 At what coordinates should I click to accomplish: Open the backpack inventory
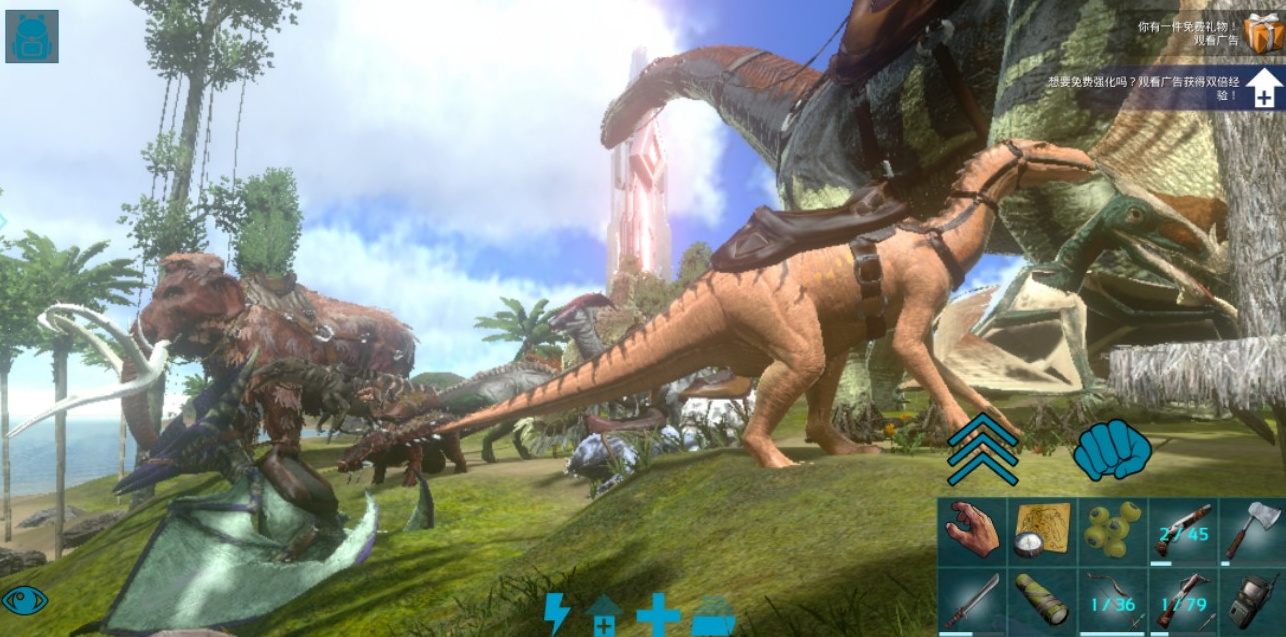[32, 36]
